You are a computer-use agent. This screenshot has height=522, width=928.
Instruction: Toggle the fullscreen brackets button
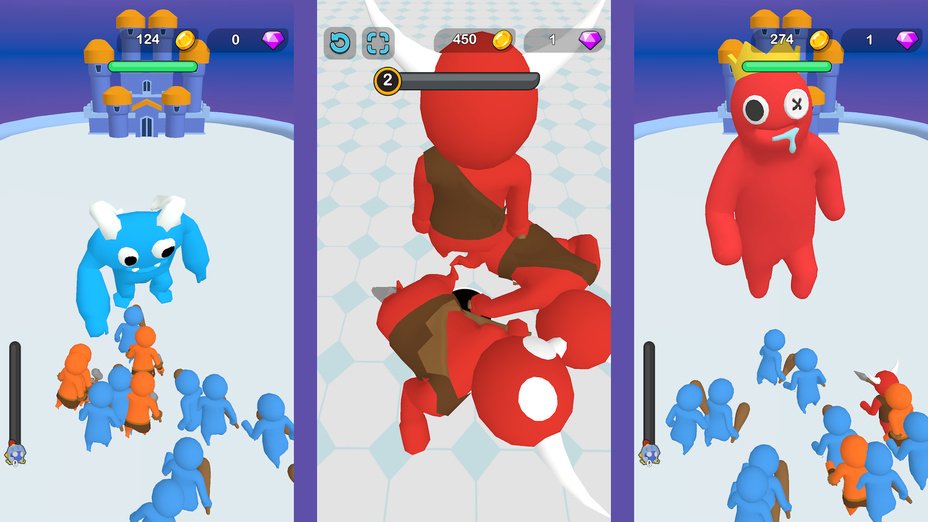click(378, 43)
